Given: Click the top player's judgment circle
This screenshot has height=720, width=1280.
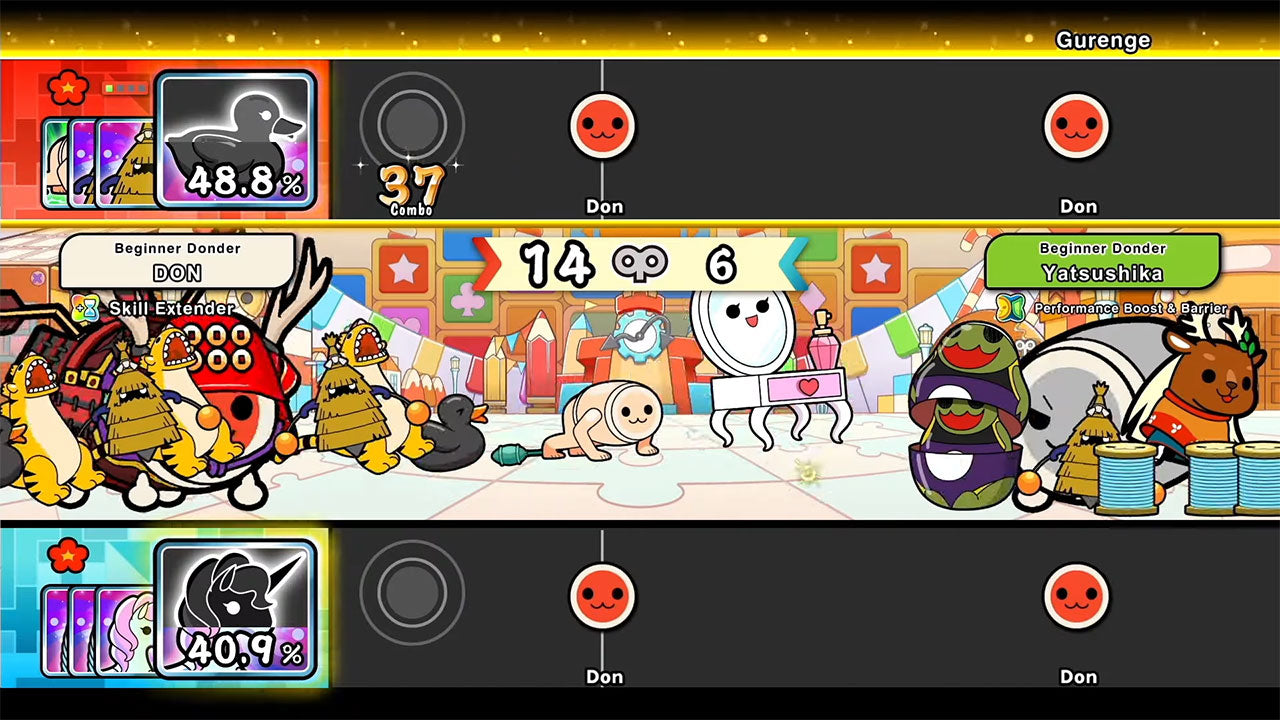Looking at the screenshot, I should coord(410,123).
